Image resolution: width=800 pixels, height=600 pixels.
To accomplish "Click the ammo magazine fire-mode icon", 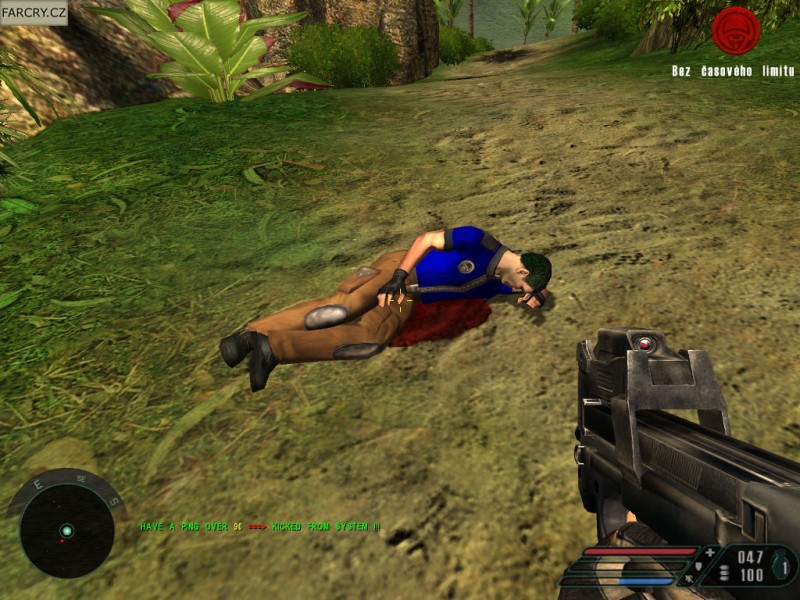I will point(723,574).
